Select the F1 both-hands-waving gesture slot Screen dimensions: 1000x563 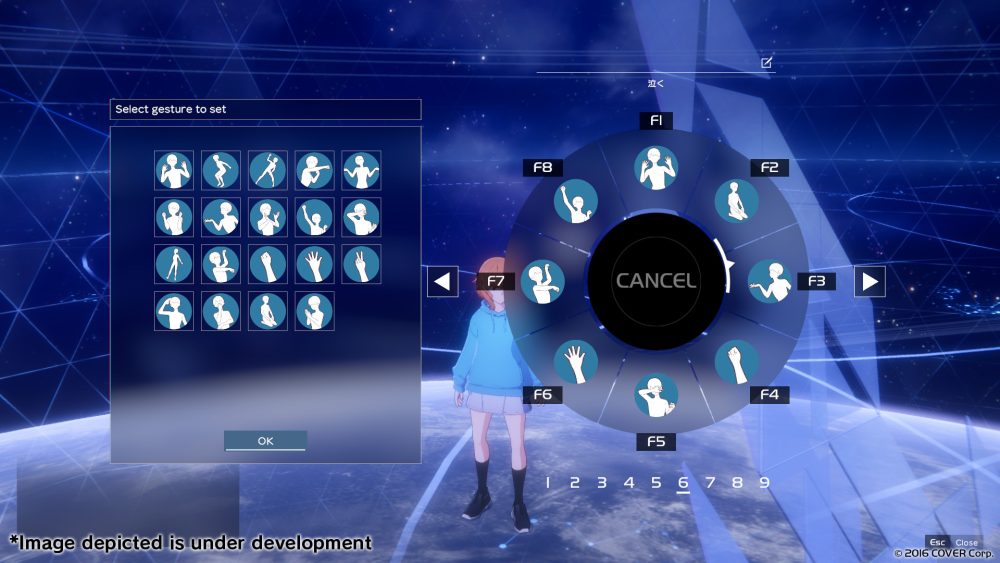click(656, 168)
